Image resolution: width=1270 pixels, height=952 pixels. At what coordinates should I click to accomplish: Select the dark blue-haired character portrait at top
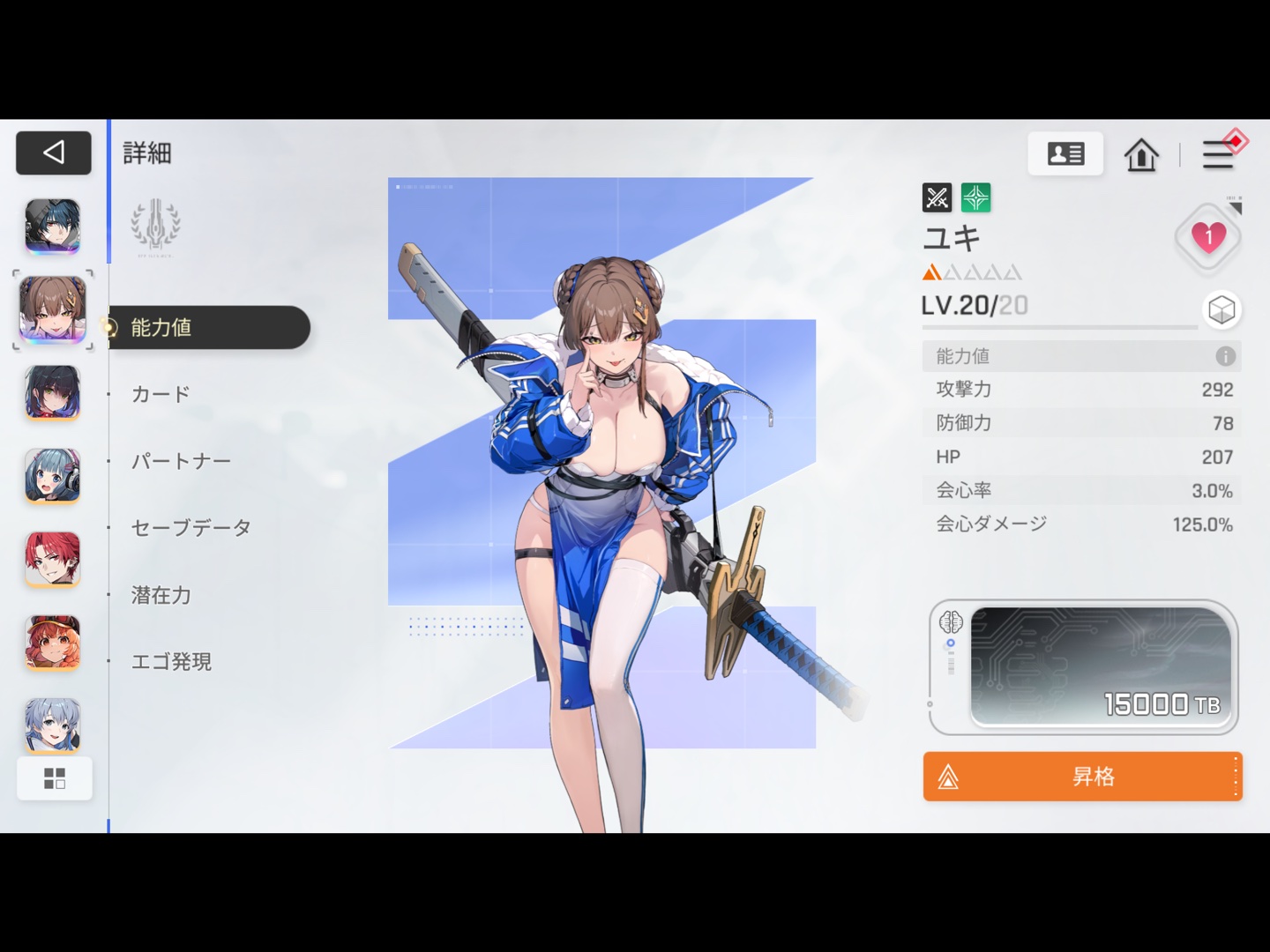(53, 226)
